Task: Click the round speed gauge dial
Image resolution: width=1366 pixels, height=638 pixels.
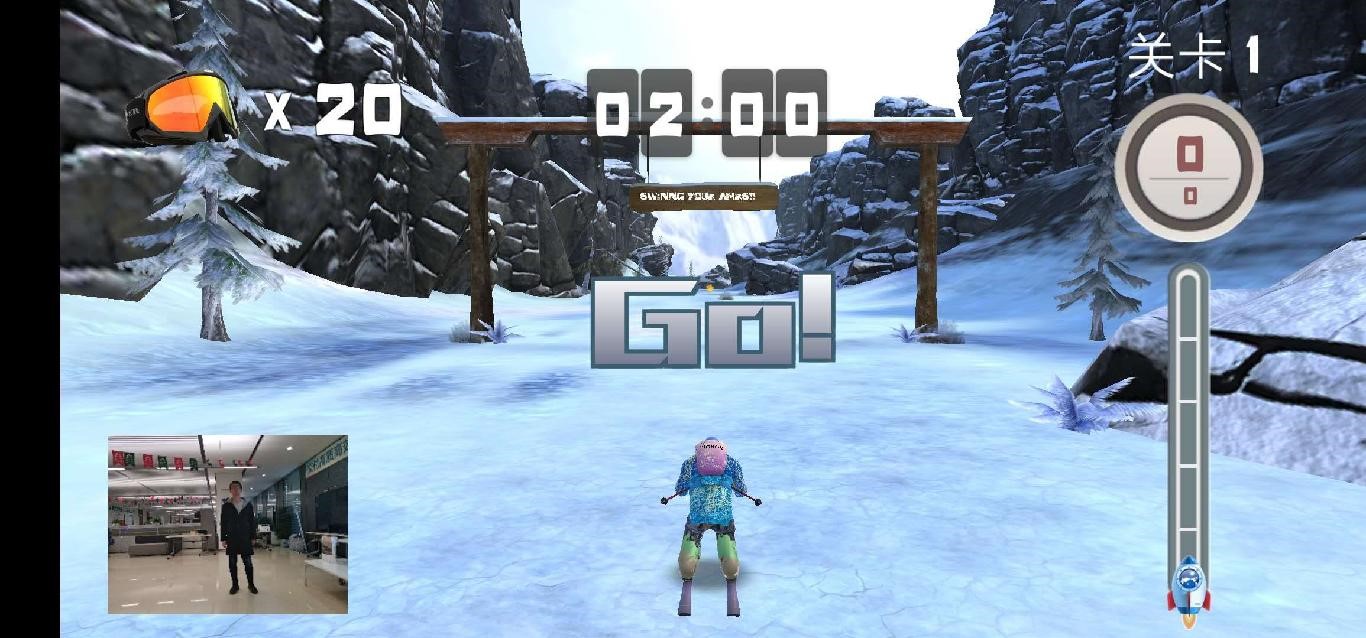Action: [1188, 167]
